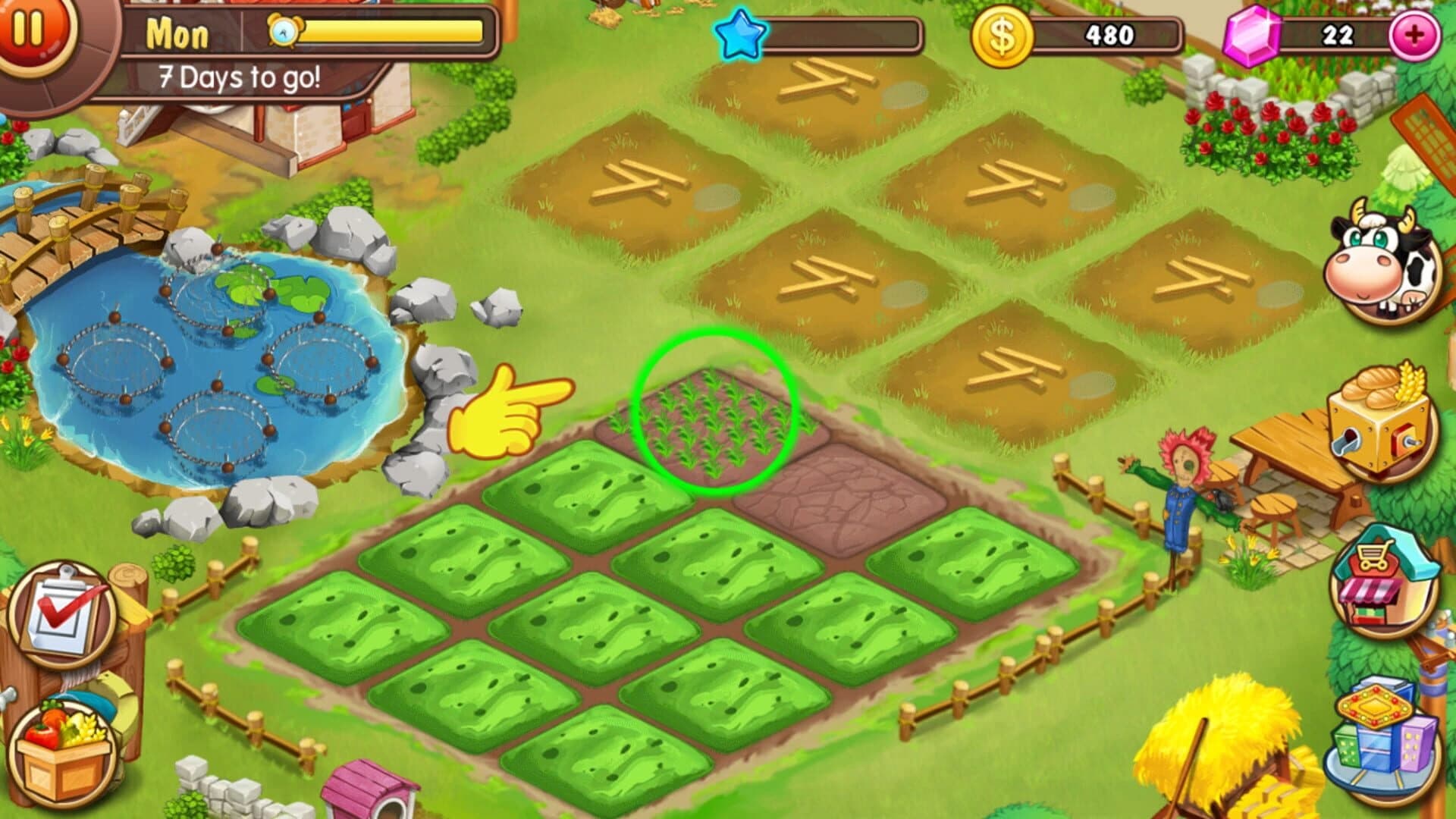This screenshot has height=819, width=1456.
Task: Click the 7 Days to go banner
Action: (x=239, y=76)
